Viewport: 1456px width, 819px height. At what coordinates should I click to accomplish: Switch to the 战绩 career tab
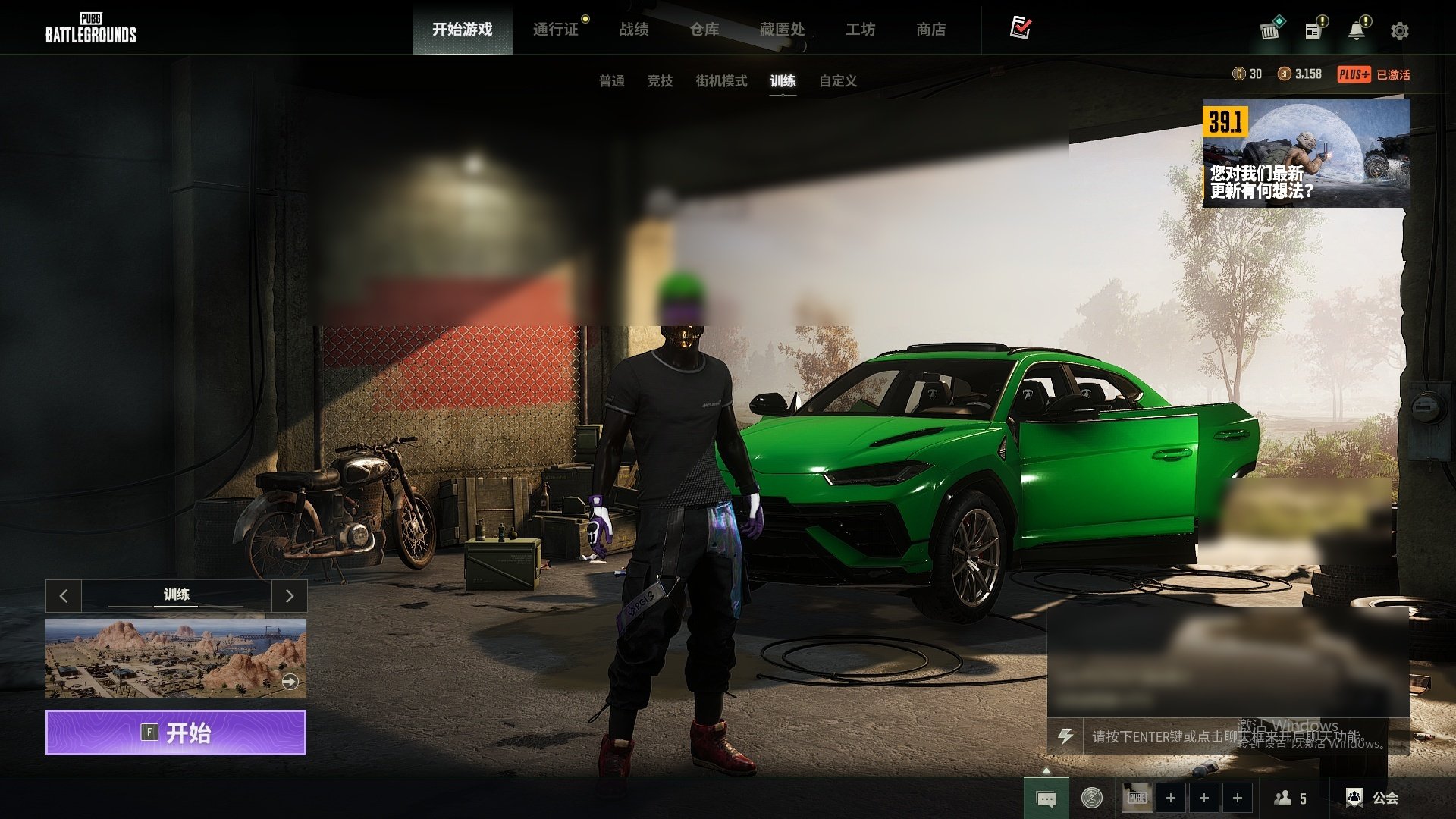point(634,30)
